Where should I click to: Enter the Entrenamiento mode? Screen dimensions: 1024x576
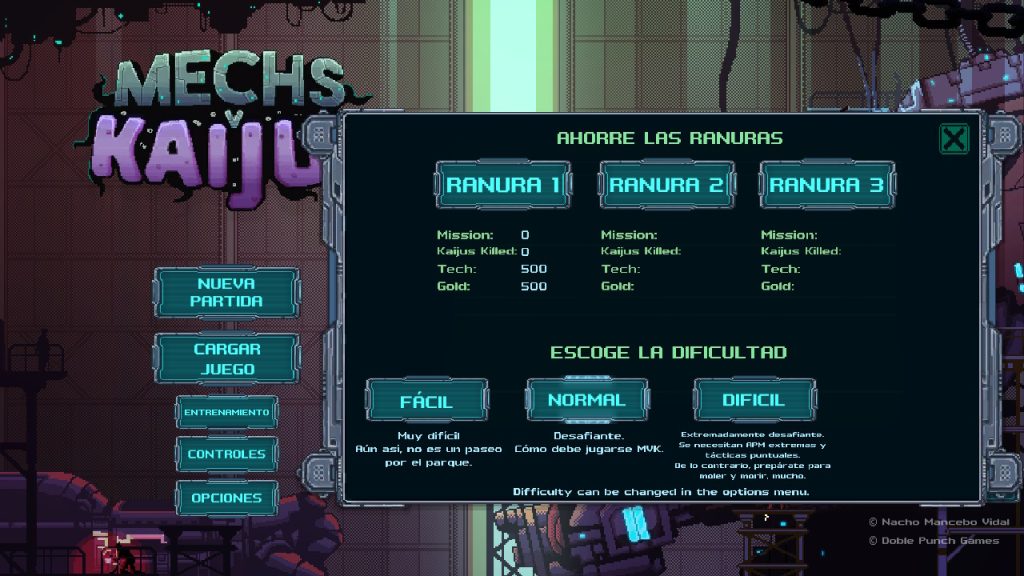click(x=226, y=412)
